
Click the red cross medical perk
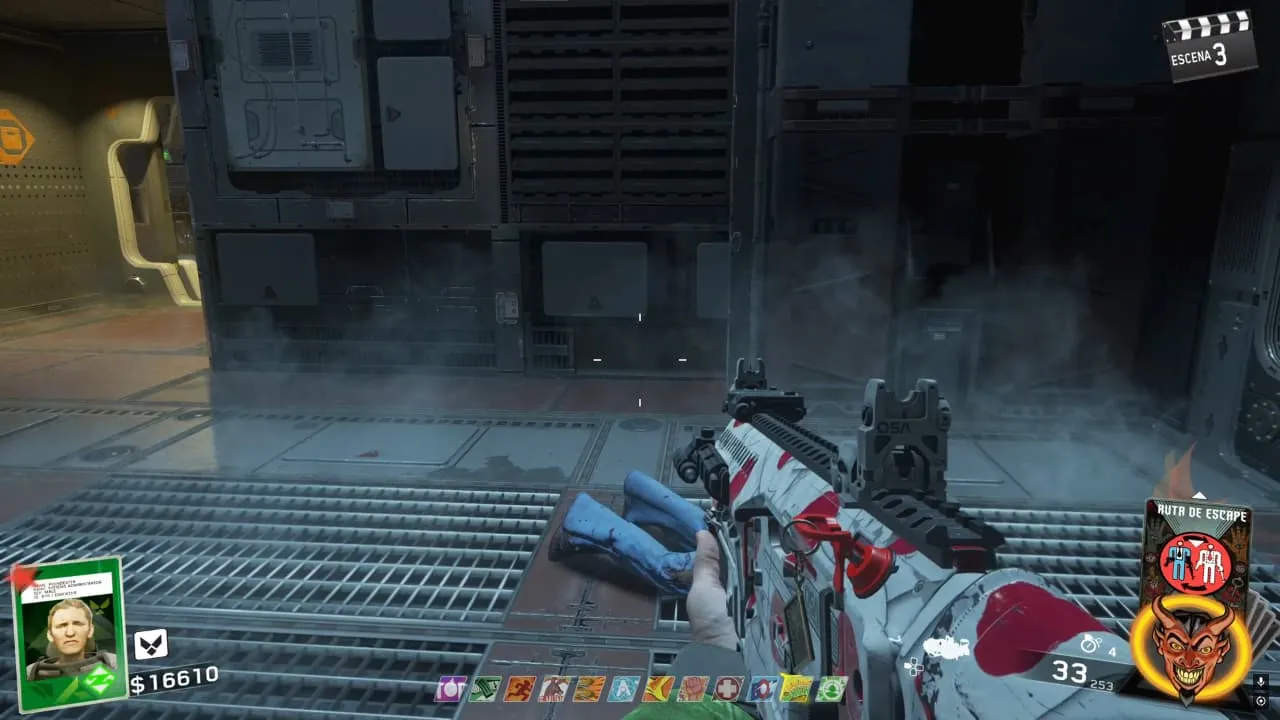[x=727, y=688]
